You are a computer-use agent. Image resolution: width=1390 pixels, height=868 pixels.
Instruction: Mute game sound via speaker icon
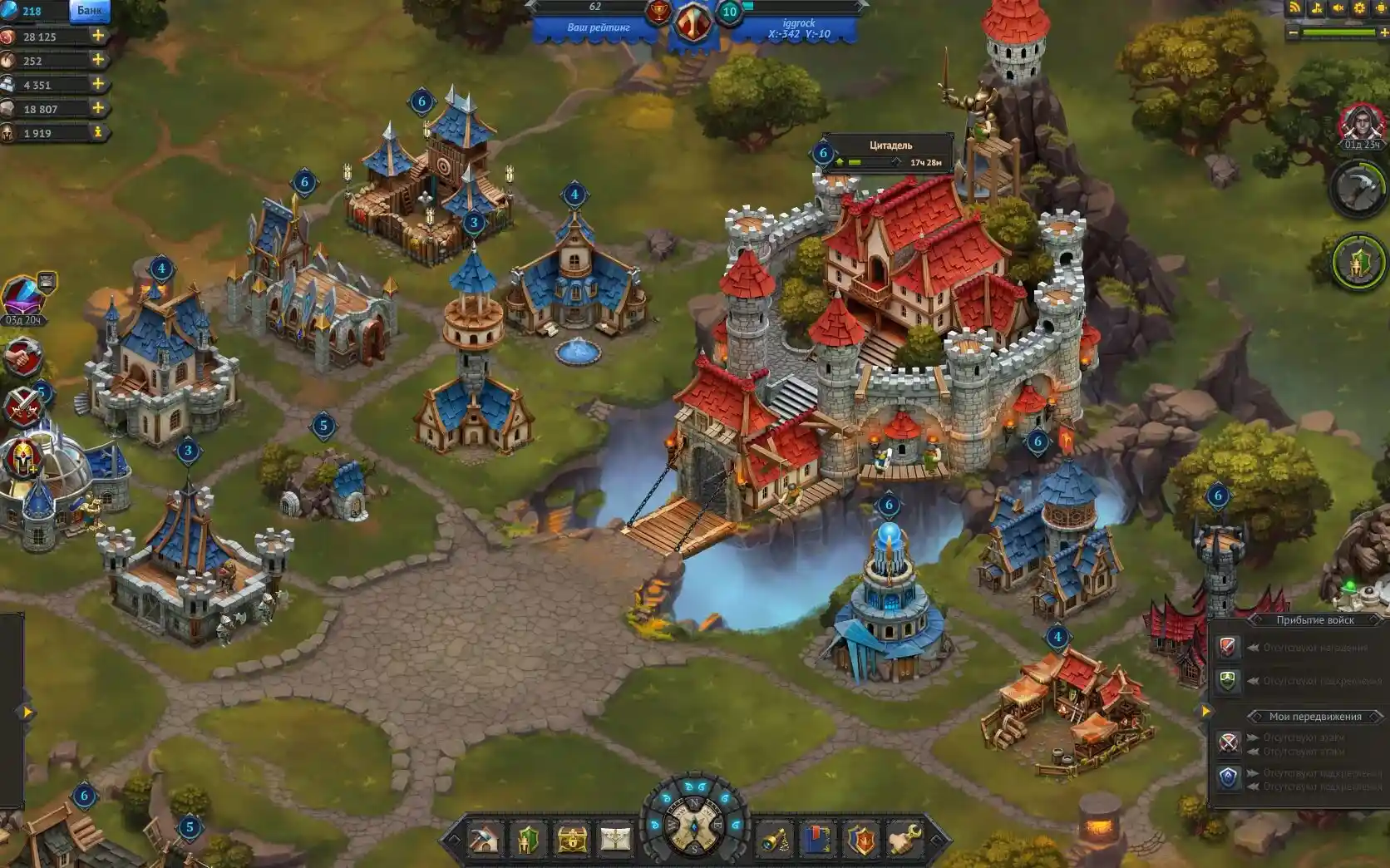(1338, 8)
